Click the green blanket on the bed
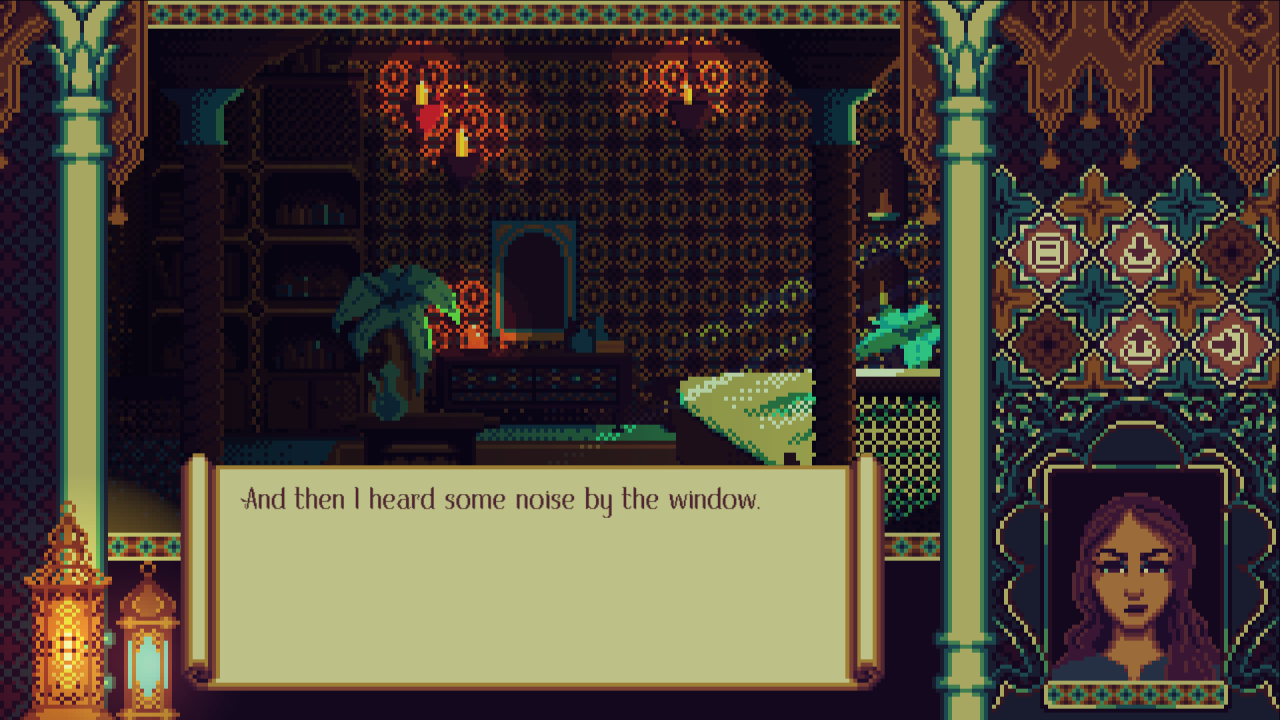The image size is (1280, 720). [x=745, y=410]
